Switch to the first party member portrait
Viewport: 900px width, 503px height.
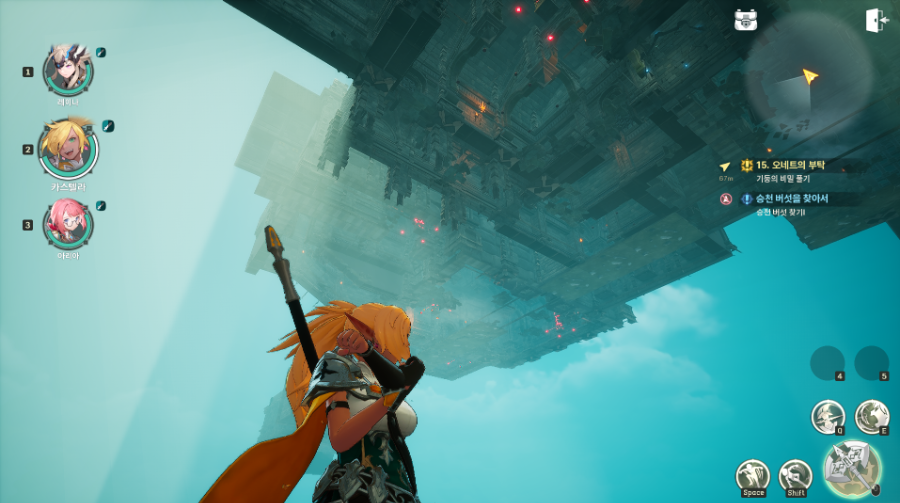coord(68,68)
